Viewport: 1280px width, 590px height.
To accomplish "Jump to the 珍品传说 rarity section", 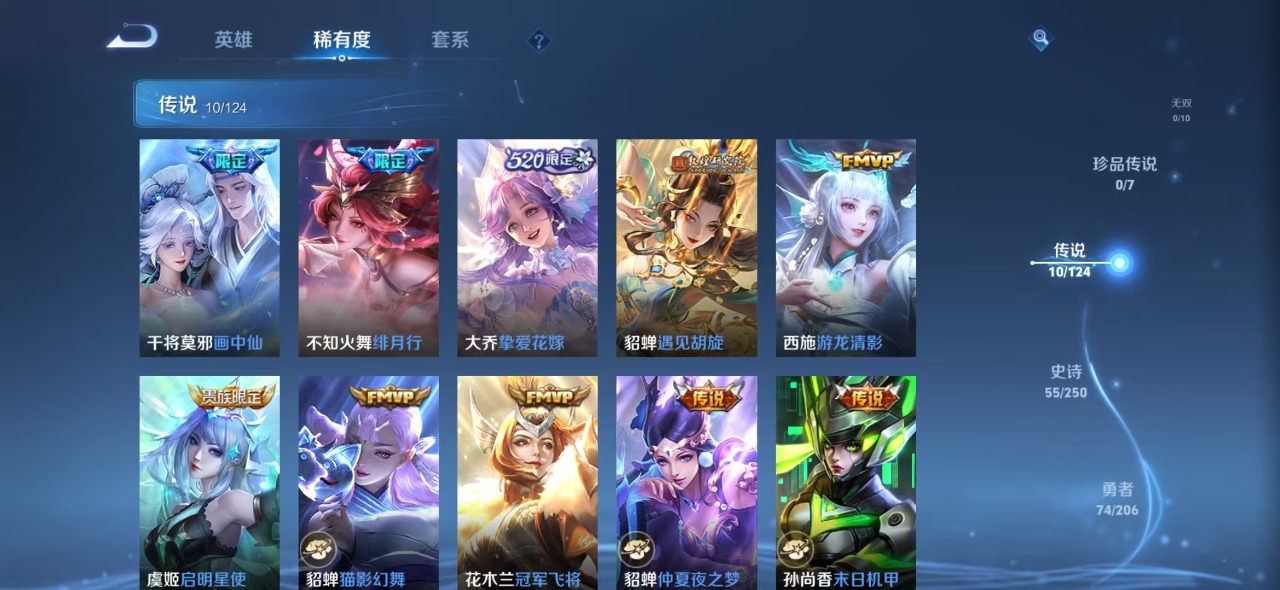I will coord(1125,172).
